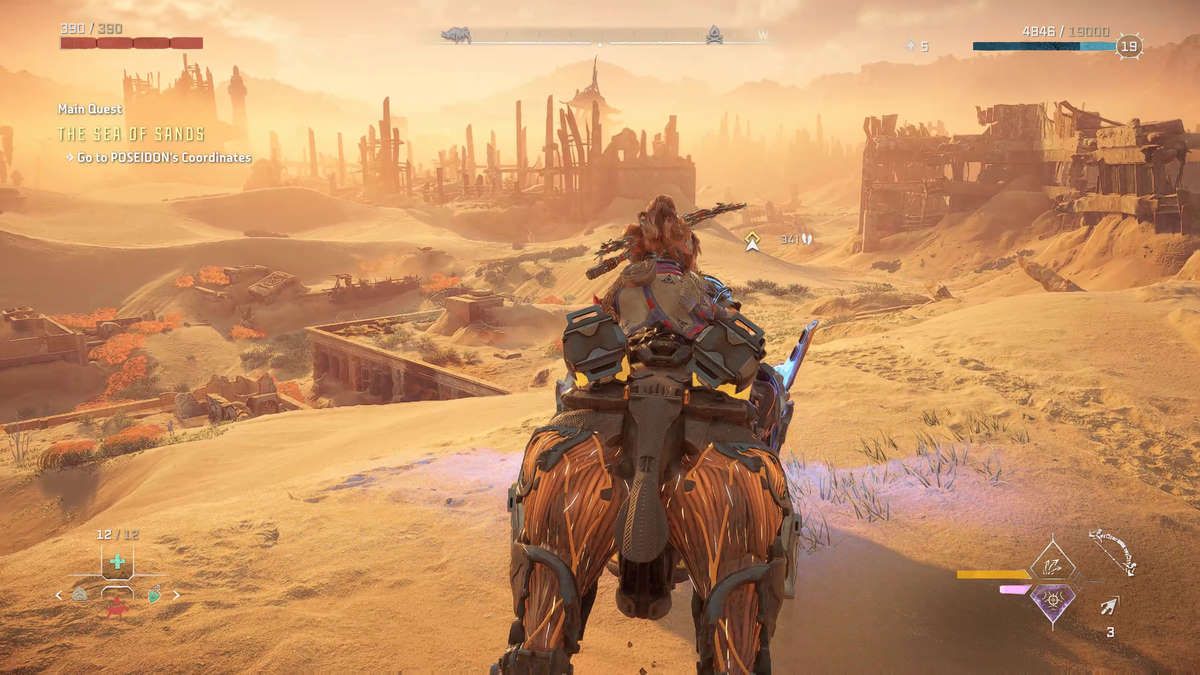
Task: Cycle tools with the right arrow
Action: pos(178,595)
